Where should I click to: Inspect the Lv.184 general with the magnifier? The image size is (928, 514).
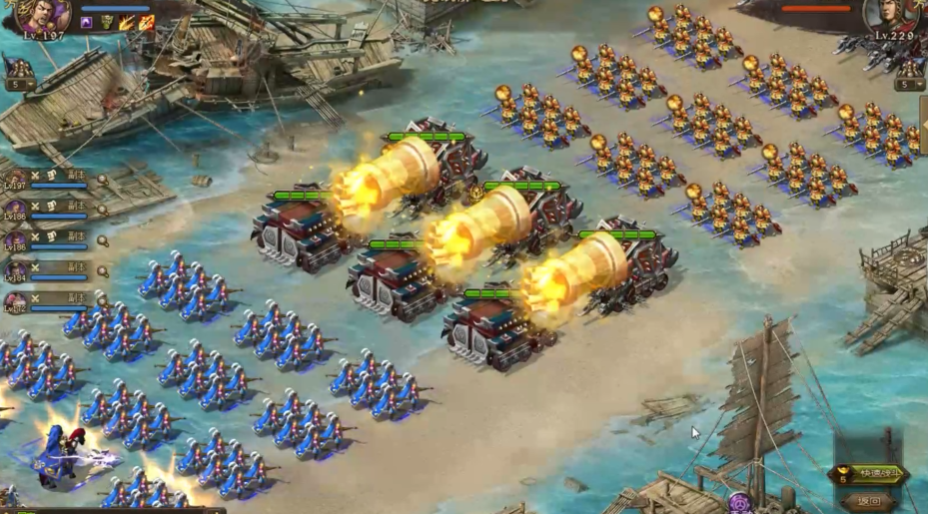[x=102, y=271]
